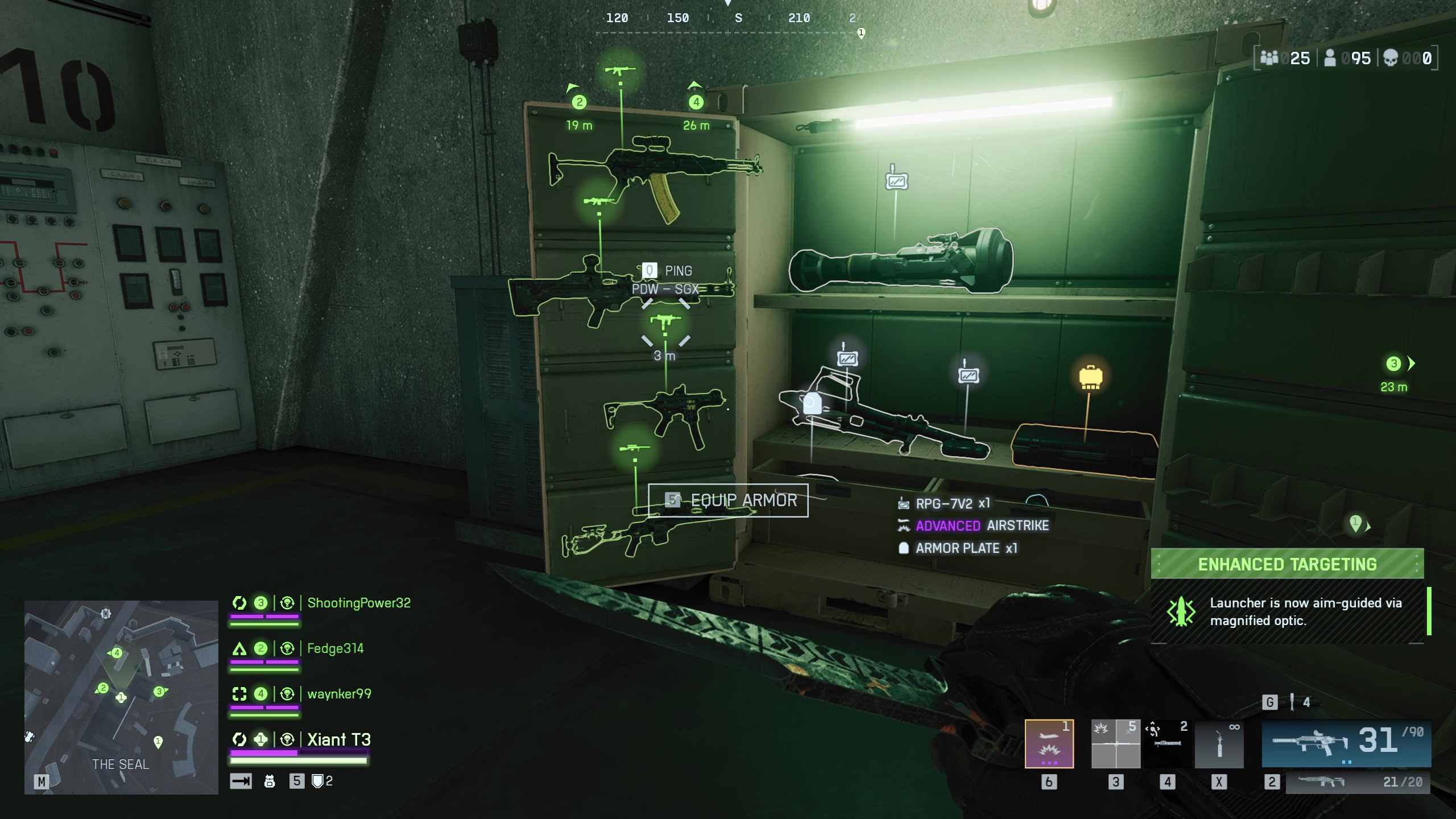Click the Equip Armor prompt box
Image resolution: width=1456 pixels, height=819 pixels.
(x=728, y=500)
